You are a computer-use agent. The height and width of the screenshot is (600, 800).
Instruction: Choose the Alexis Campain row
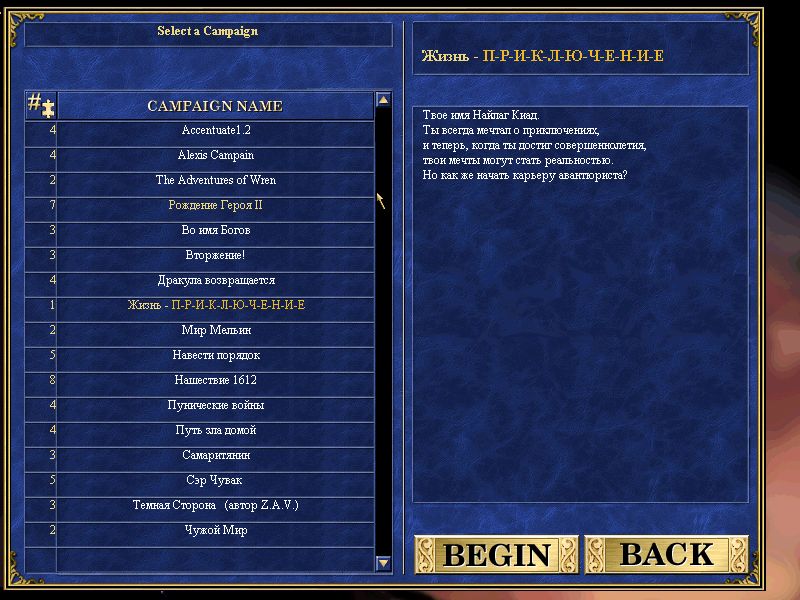tap(215, 156)
